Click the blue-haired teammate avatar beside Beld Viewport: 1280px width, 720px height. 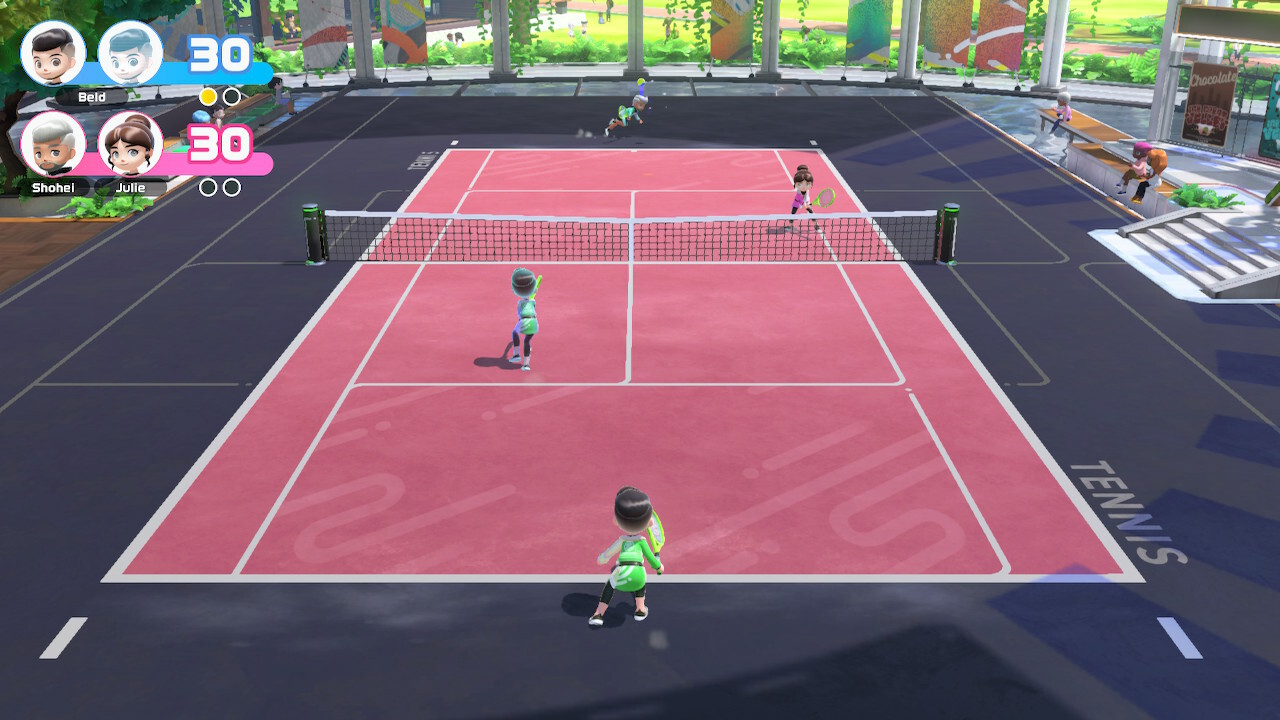tap(130, 55)
